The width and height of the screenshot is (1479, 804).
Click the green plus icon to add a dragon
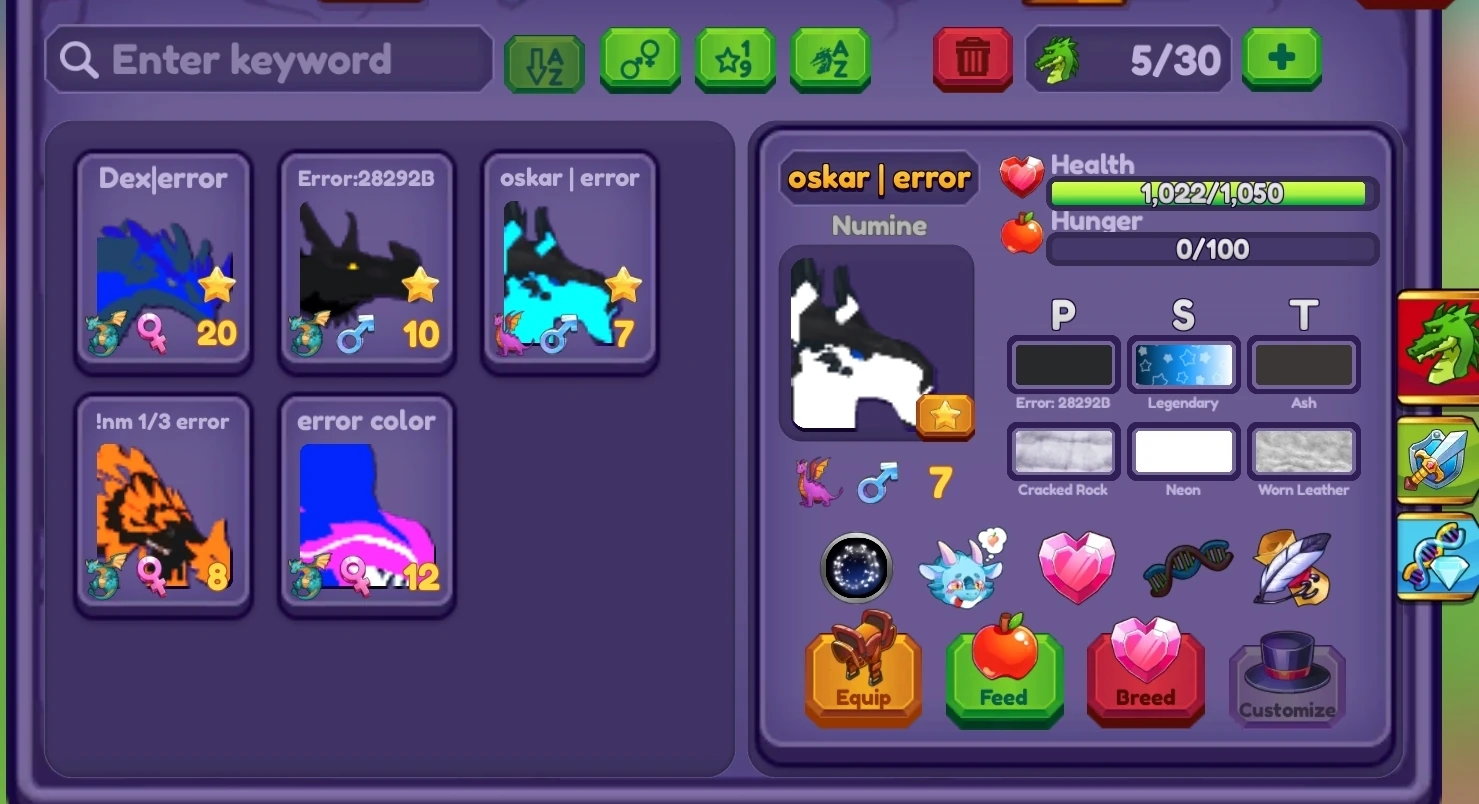pyautogui.click(x=1281, y=59)
